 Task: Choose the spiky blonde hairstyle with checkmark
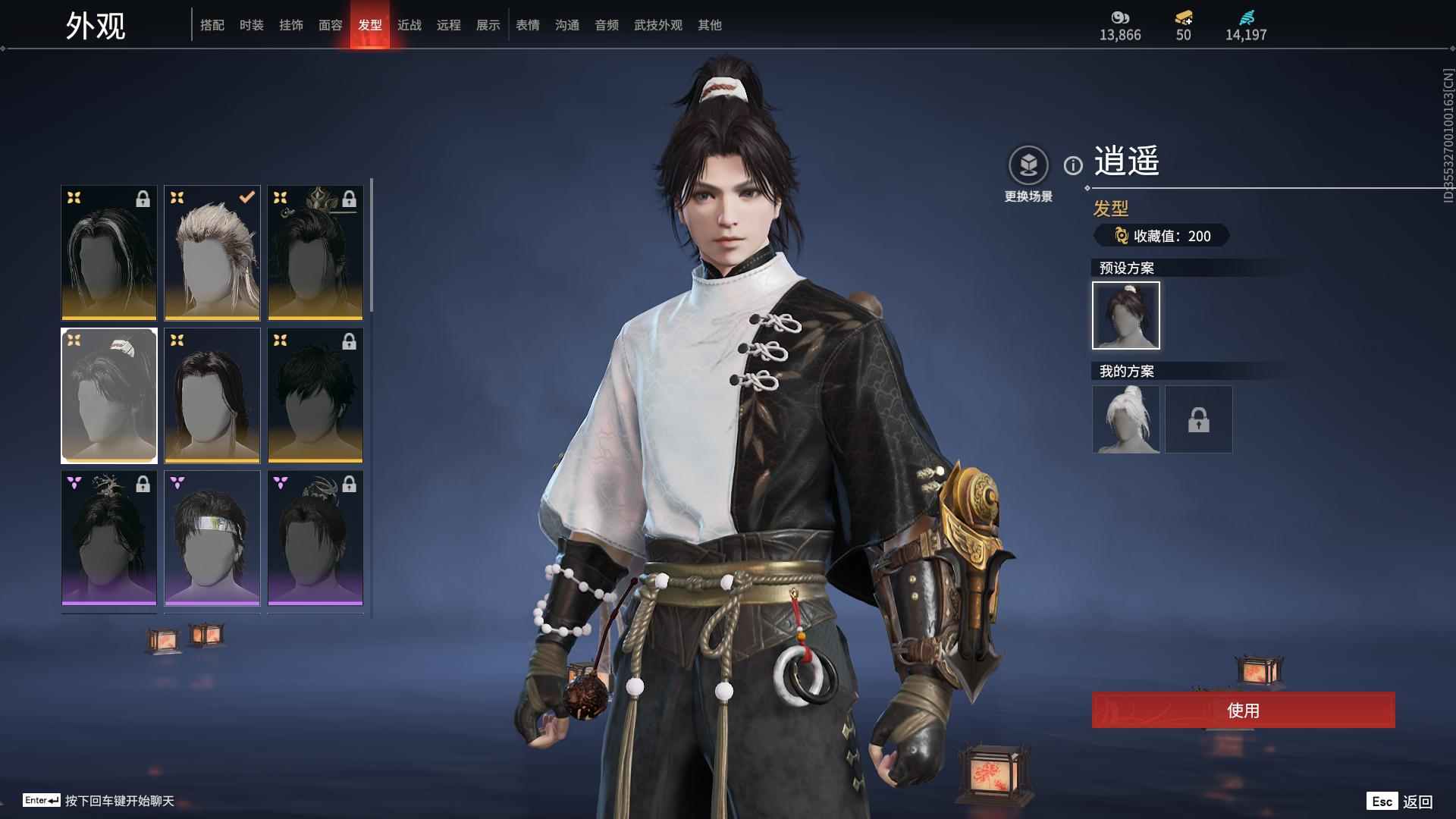(x=212, y=253)
